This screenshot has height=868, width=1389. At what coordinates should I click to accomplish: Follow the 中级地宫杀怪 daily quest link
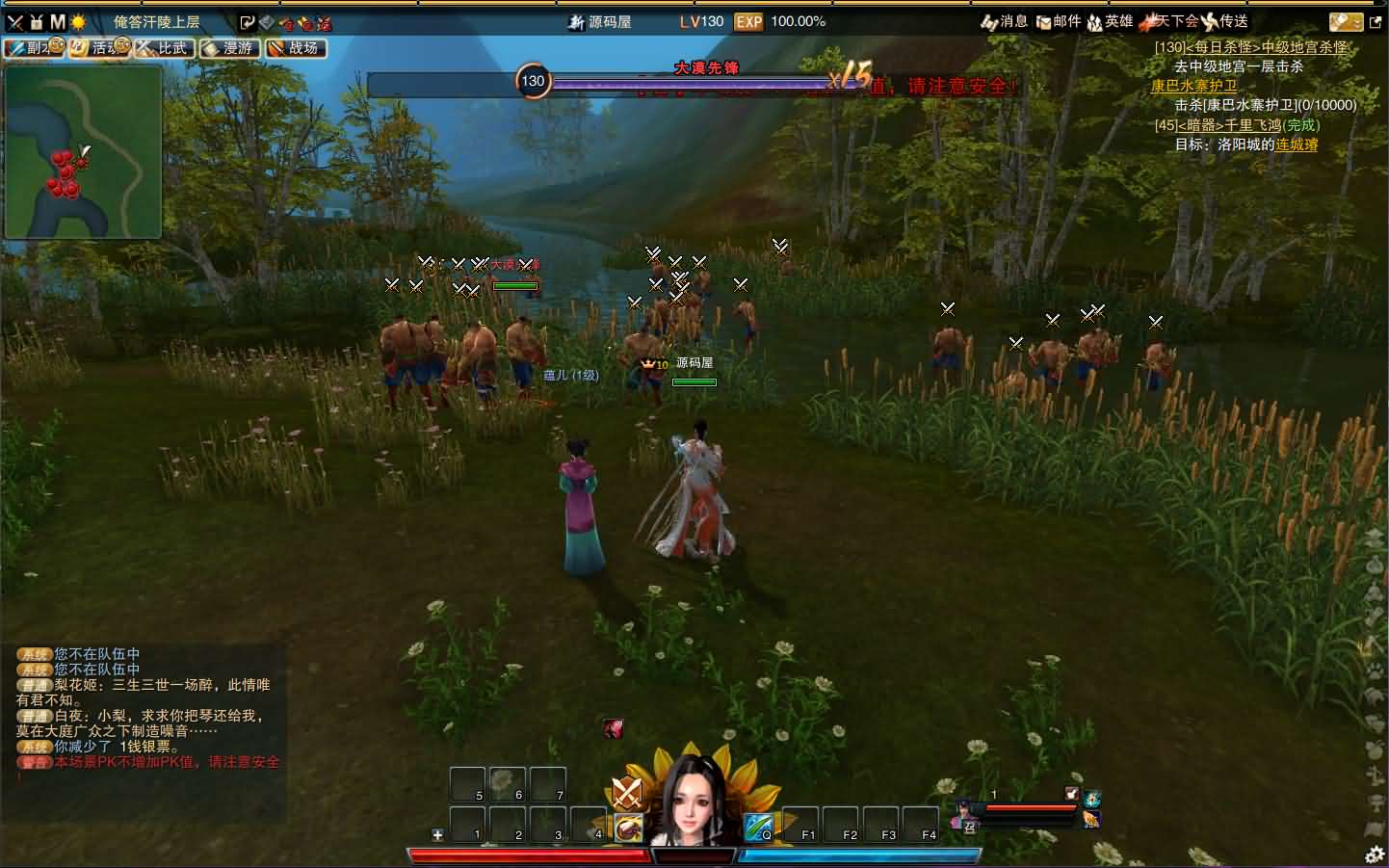pos(1304,47)
